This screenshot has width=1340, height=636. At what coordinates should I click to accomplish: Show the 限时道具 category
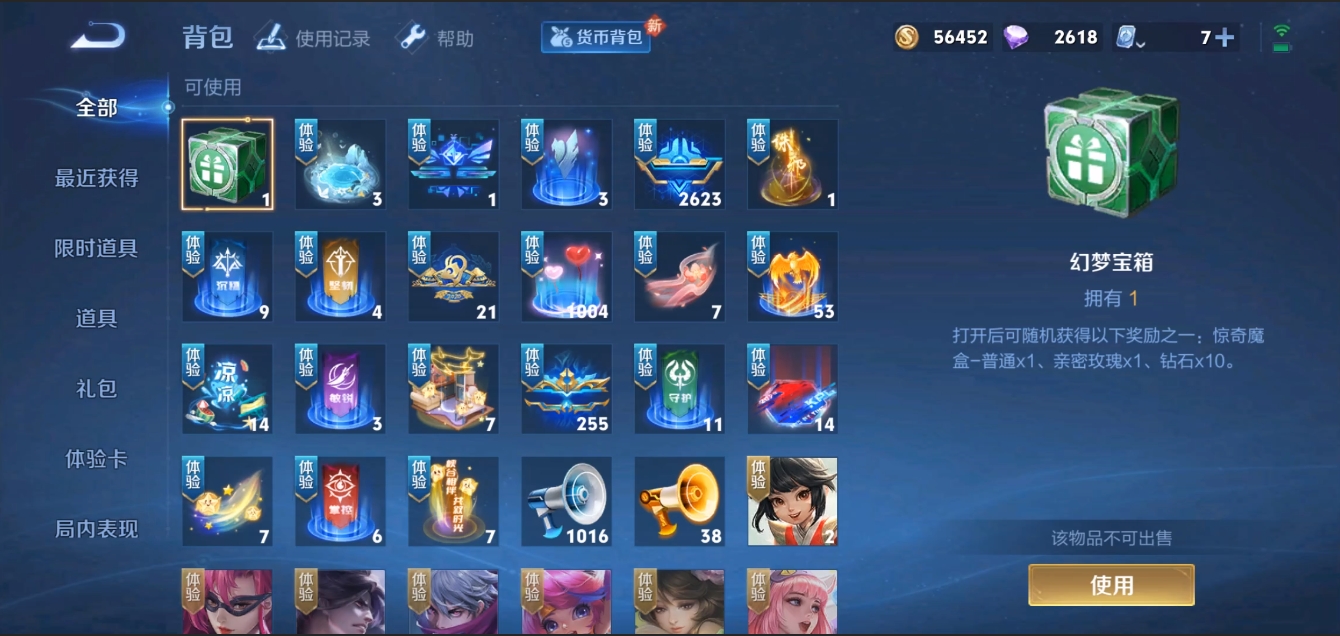pyautogui.click(x=96, y=248)
